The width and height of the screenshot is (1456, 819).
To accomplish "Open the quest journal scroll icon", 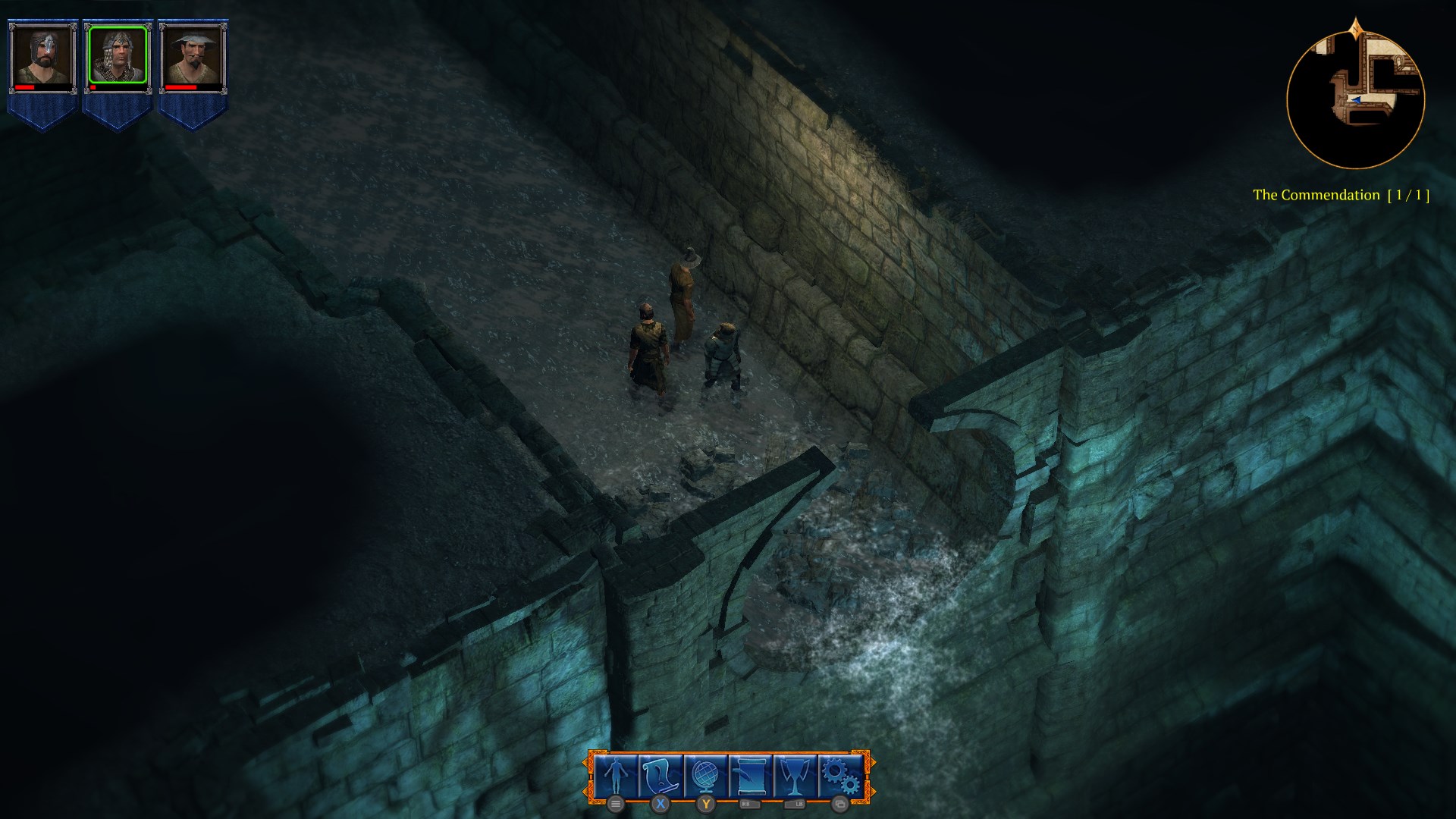I will click(660, 775).
